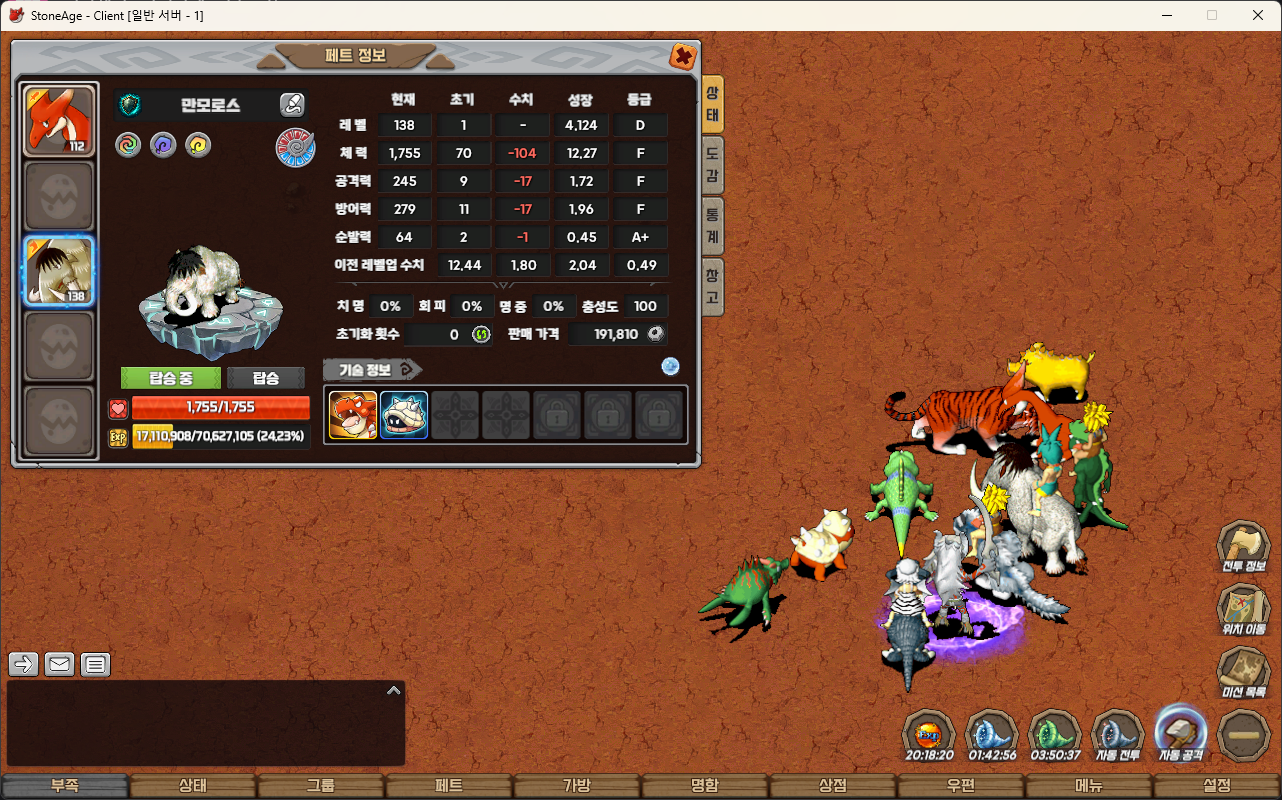This screenshot has width=1282, height=800.
Task: Minimize the StoneAge client window
Action: (1166, 15)
